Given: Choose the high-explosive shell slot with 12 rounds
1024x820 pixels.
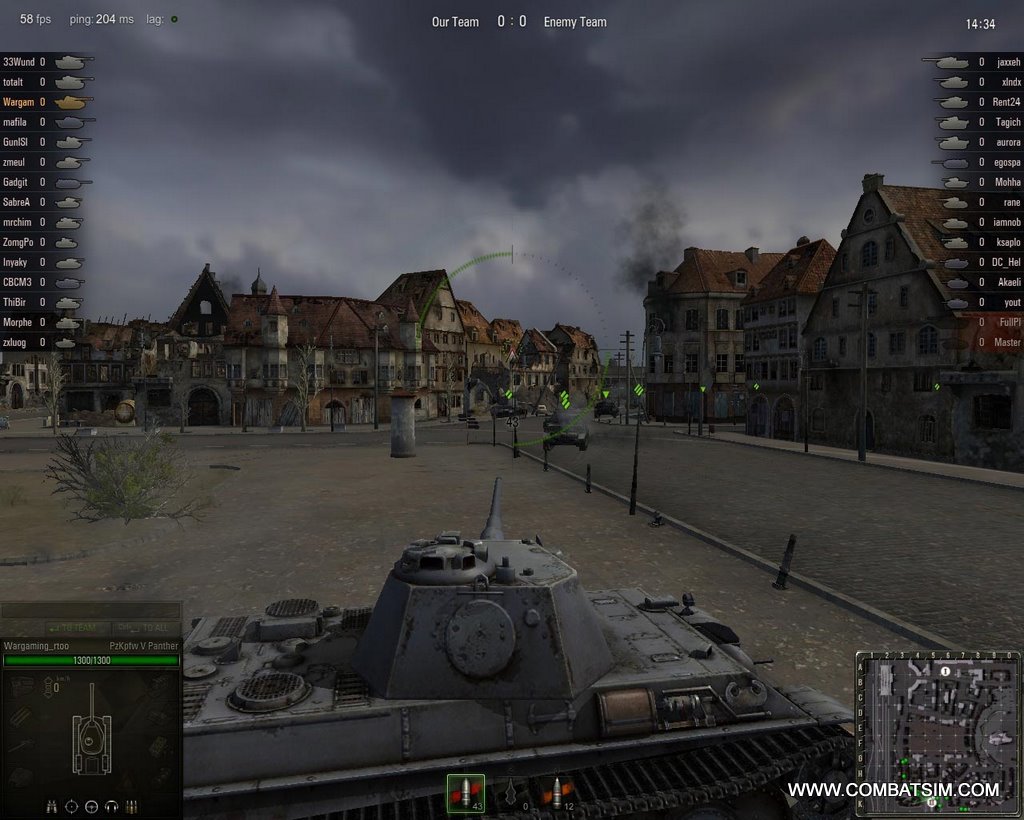Looking at the screenshot, I should click(557, 792).
